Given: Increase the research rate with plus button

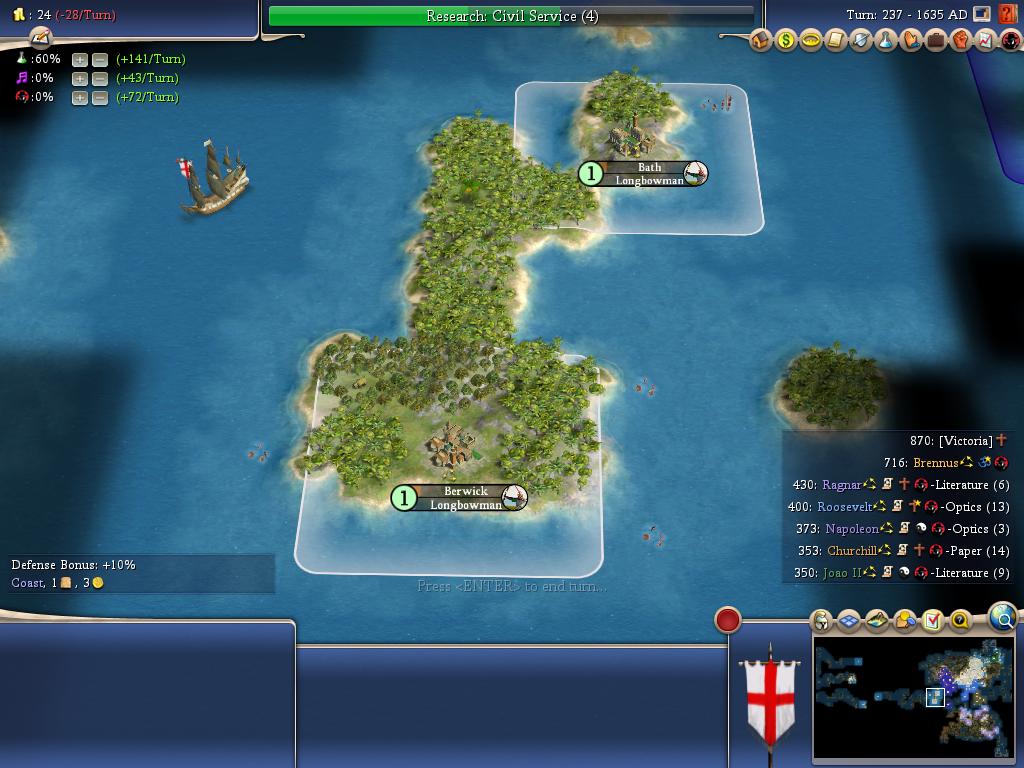Looking at the screenshot, I should (x=80, y=59).
